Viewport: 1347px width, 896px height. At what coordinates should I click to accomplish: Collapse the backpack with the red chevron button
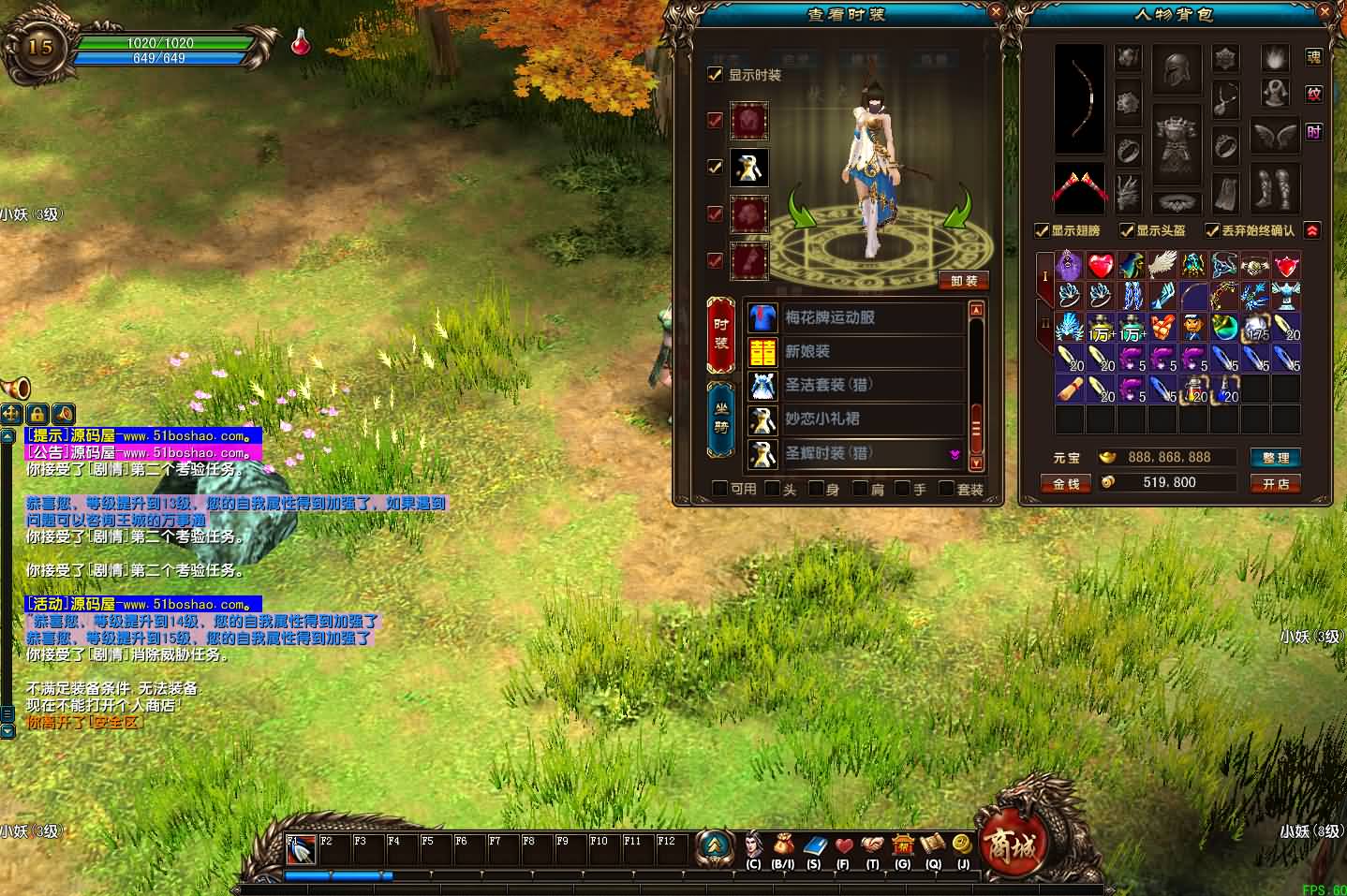(x=1310, y=229)
